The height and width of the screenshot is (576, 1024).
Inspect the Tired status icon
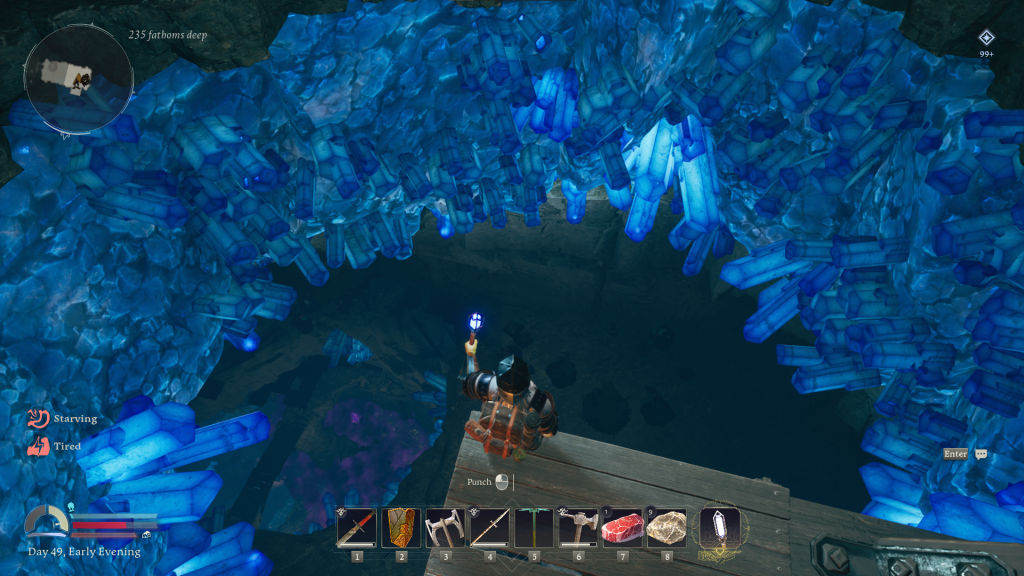(x=39, y=447)
